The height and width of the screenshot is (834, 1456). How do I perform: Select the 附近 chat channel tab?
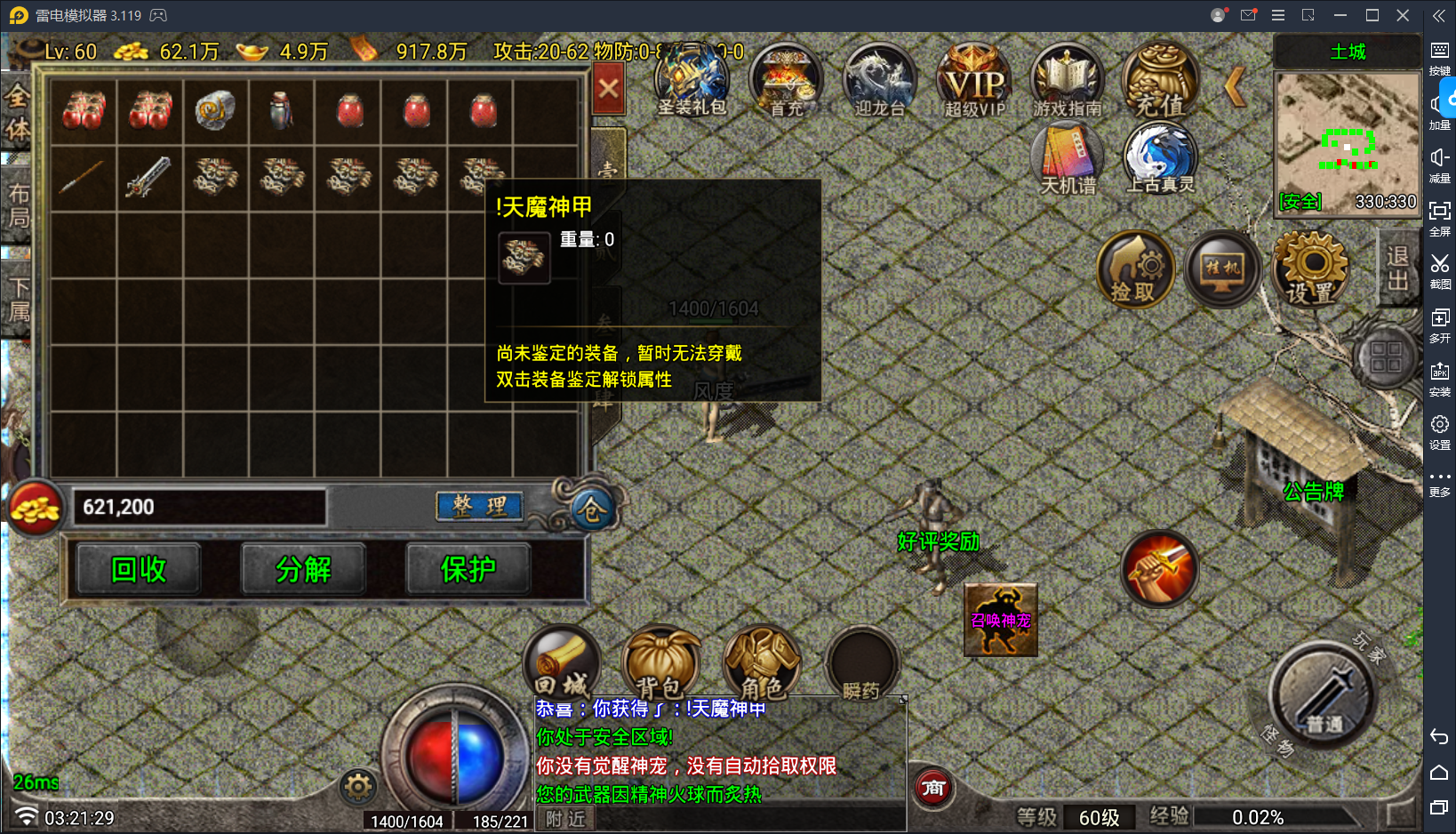(565, 818)
